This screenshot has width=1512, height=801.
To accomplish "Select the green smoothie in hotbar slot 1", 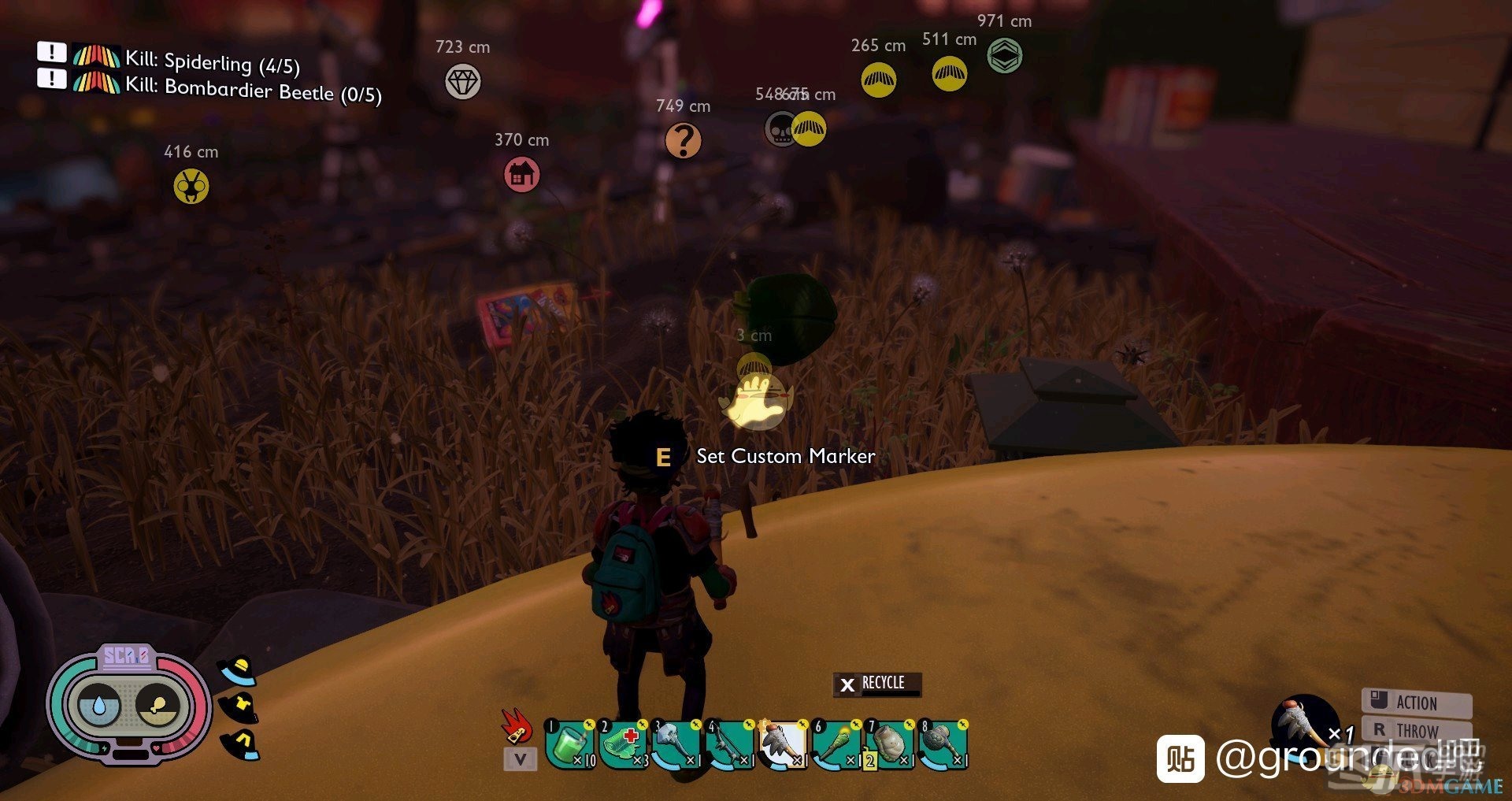I will pos(569,744).
